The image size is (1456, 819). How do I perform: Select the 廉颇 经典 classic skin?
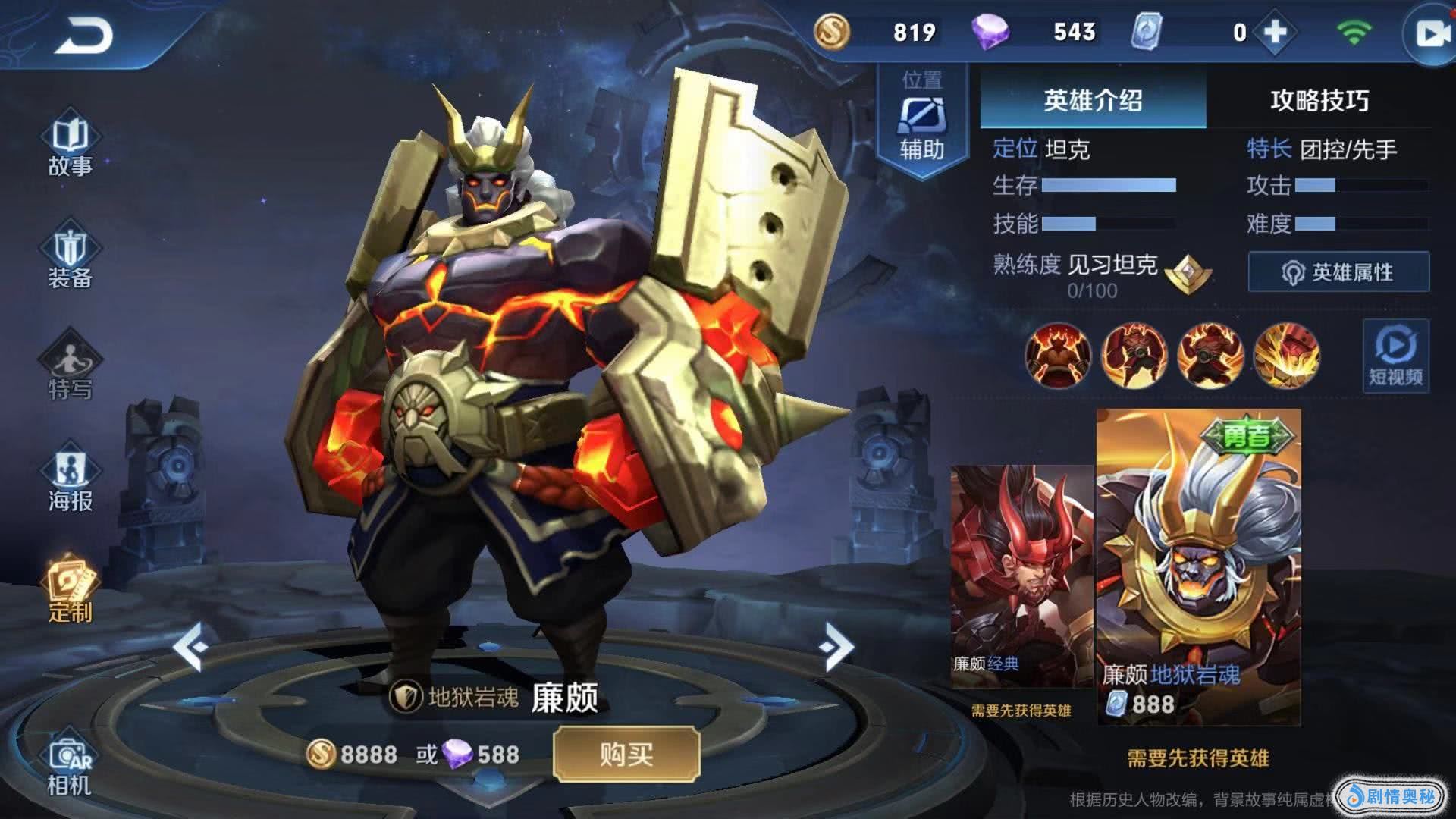(1021, 576)
